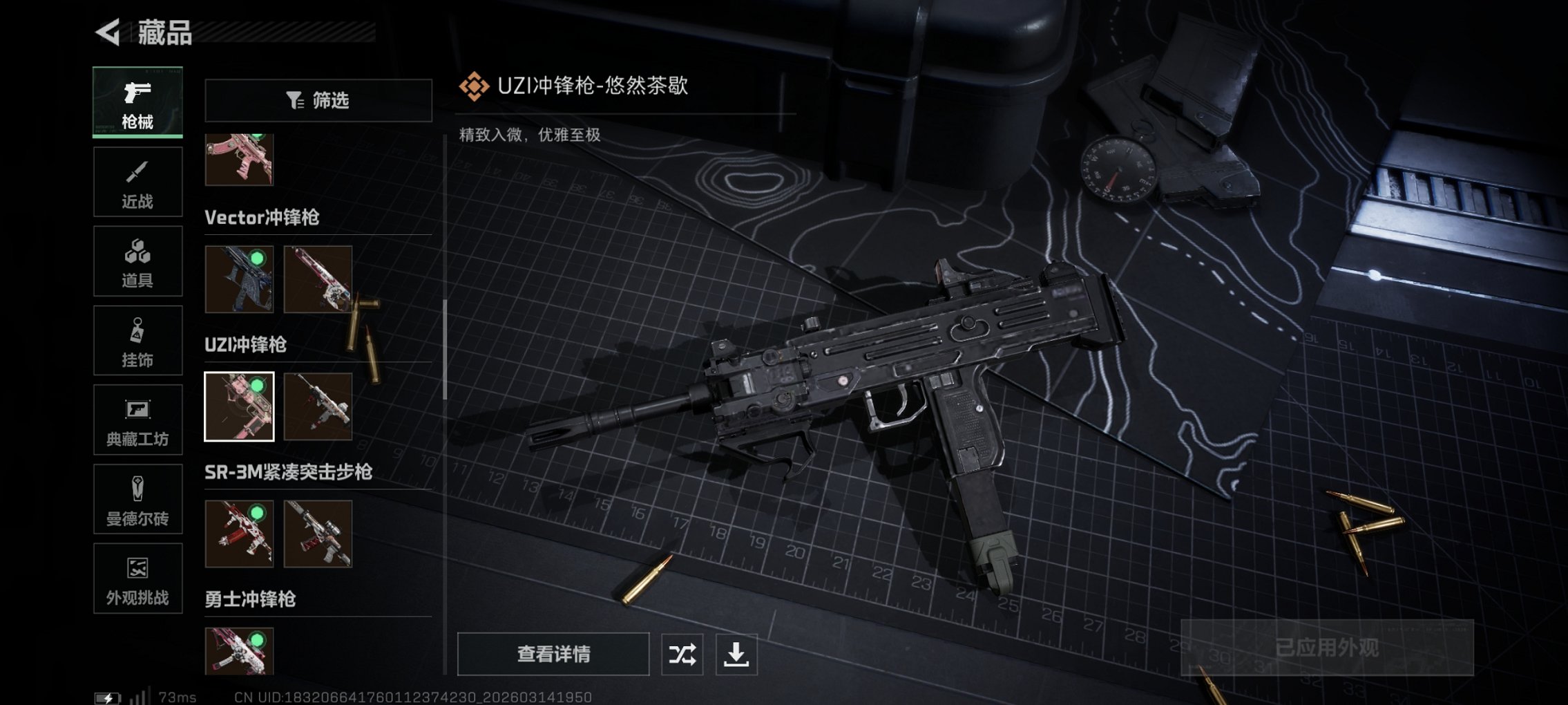
Task: Open the 近战 melee weapons category
Action: (x=137, y=182)
